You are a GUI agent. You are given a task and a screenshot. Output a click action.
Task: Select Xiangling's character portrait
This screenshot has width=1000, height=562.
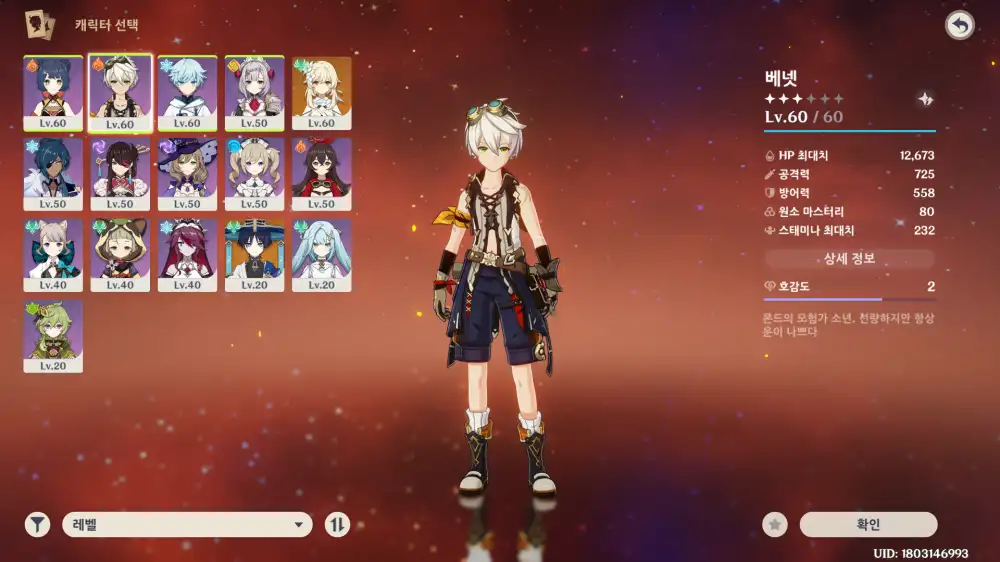click(53, 92)
